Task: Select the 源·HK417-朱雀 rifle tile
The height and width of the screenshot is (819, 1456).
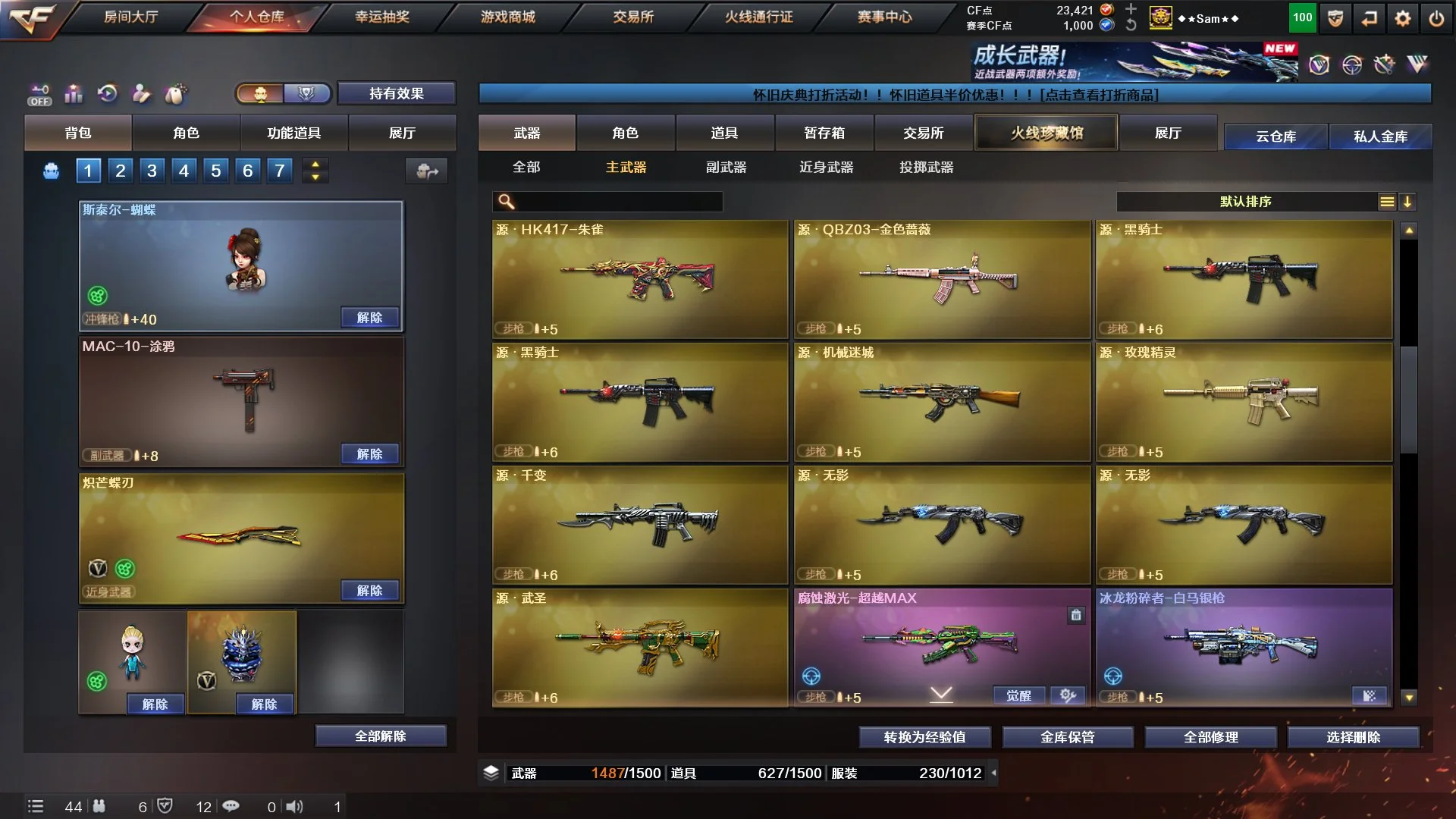Action: (640, 279)
